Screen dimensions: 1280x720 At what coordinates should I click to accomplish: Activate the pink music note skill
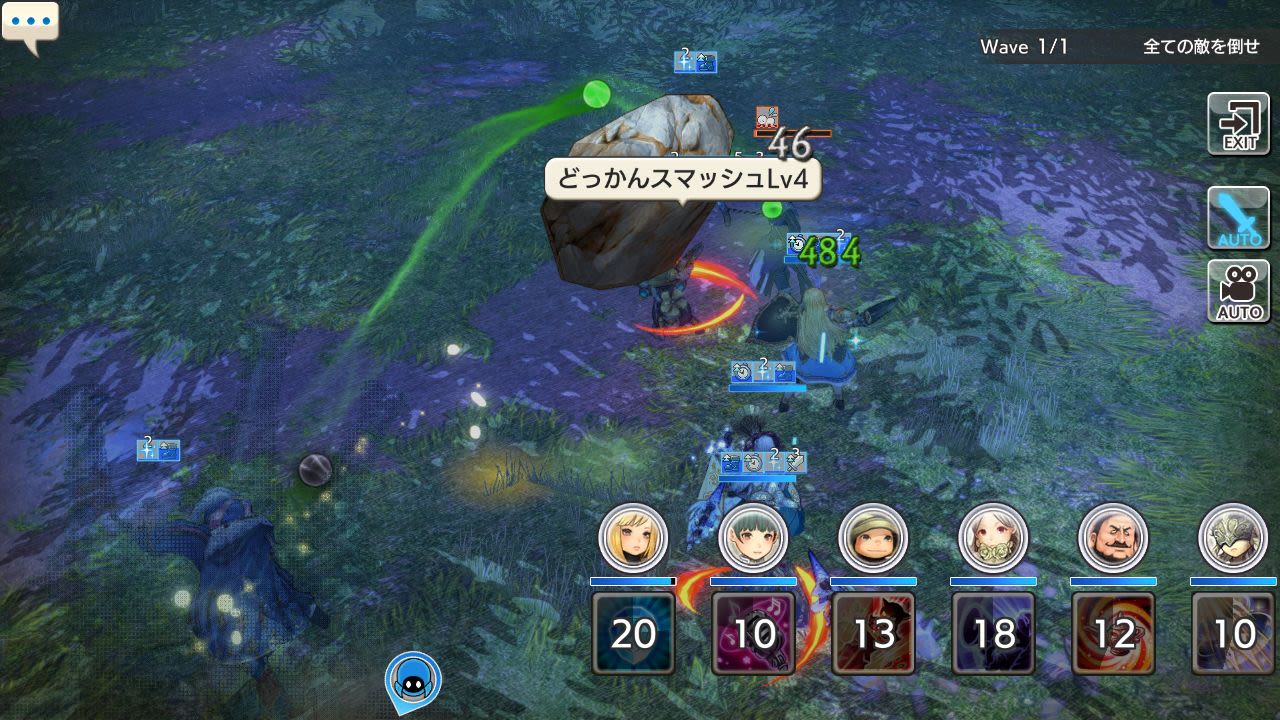(x=754, y=632)
